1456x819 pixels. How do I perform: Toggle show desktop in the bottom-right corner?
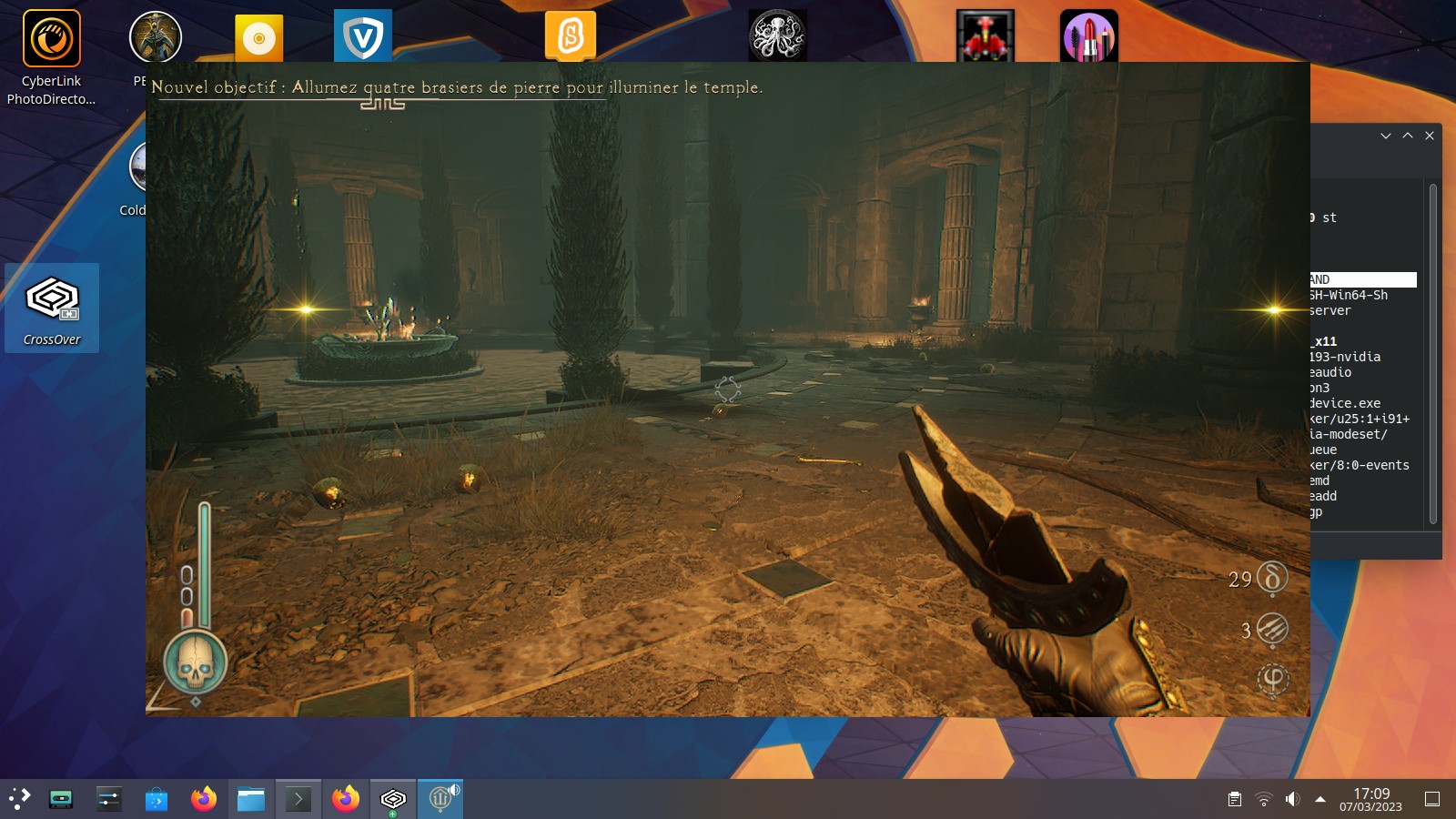coord(1434,800)
